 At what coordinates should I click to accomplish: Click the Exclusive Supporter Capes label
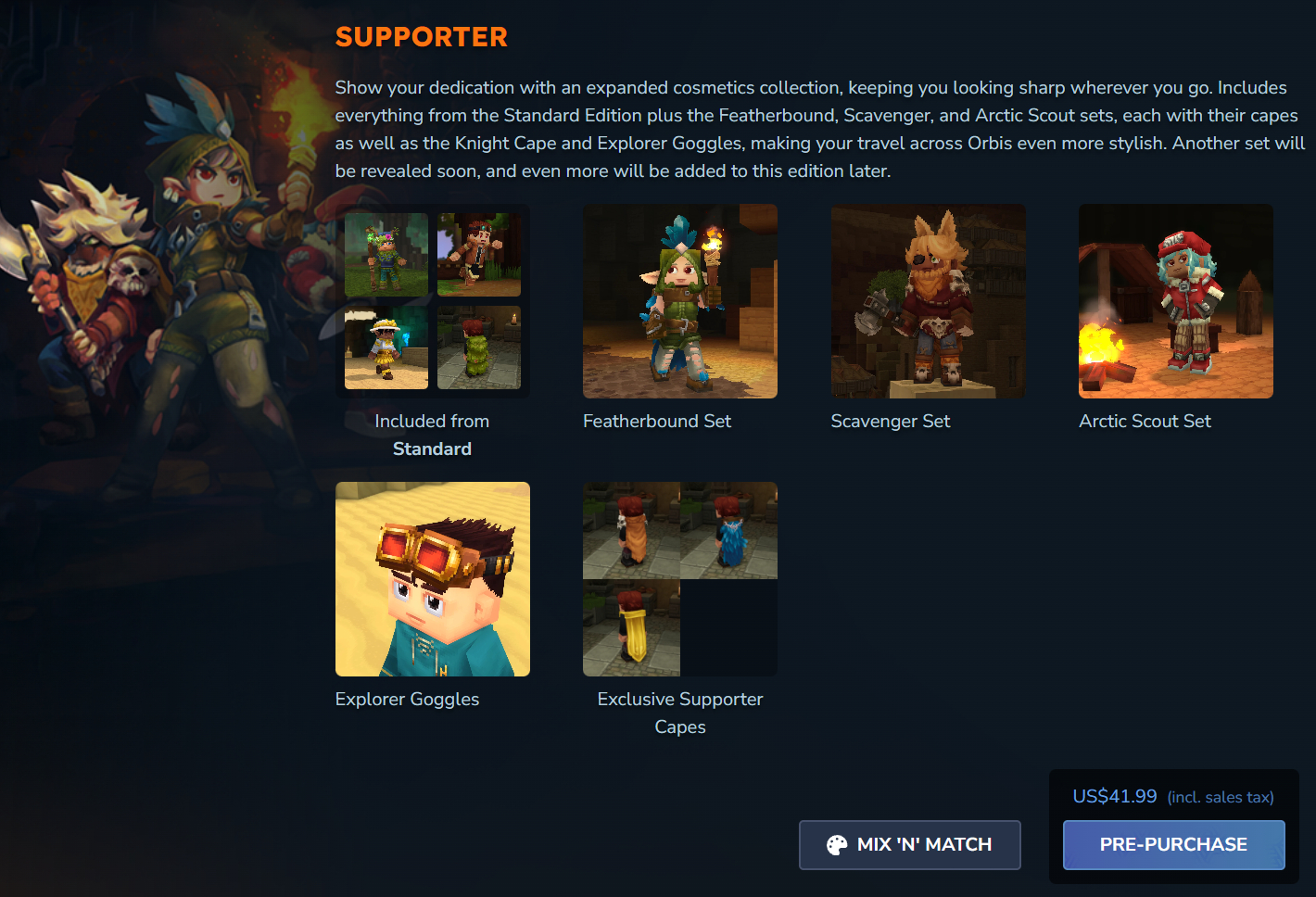click(x=679, y=713)
